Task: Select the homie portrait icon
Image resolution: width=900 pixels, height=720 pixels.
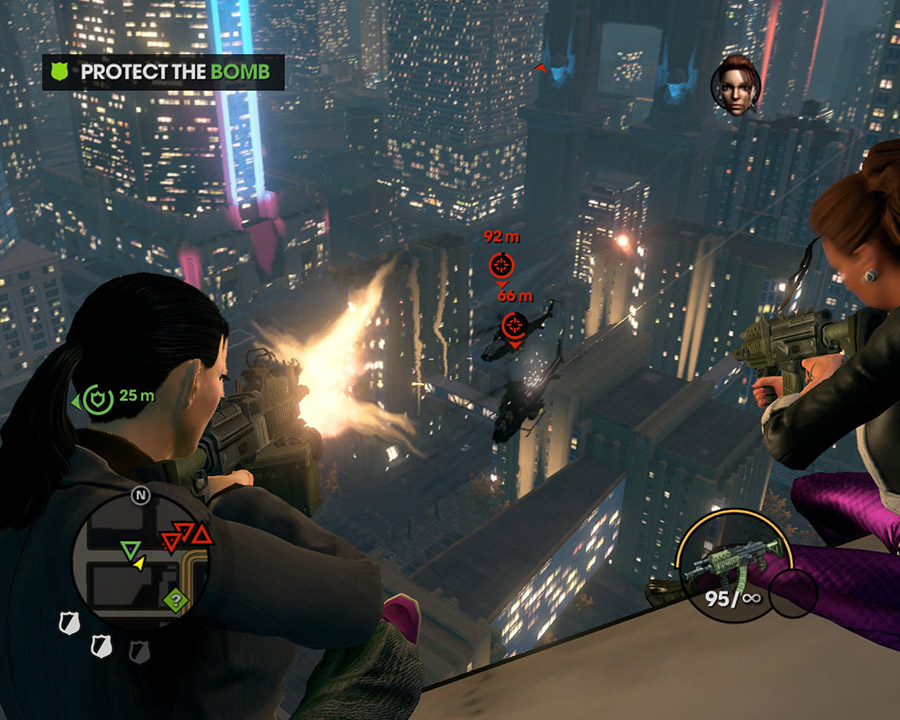Action: 735,85
